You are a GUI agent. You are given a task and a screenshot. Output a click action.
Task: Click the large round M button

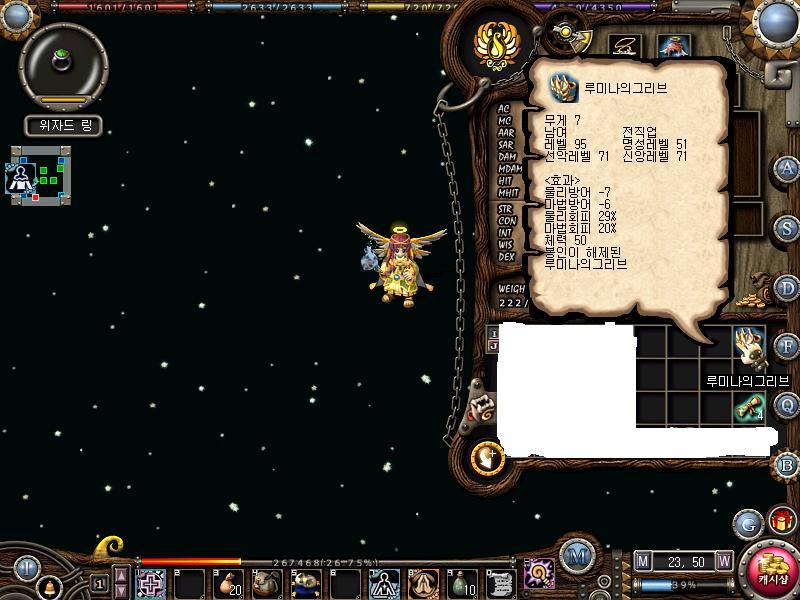coord(576,555)
